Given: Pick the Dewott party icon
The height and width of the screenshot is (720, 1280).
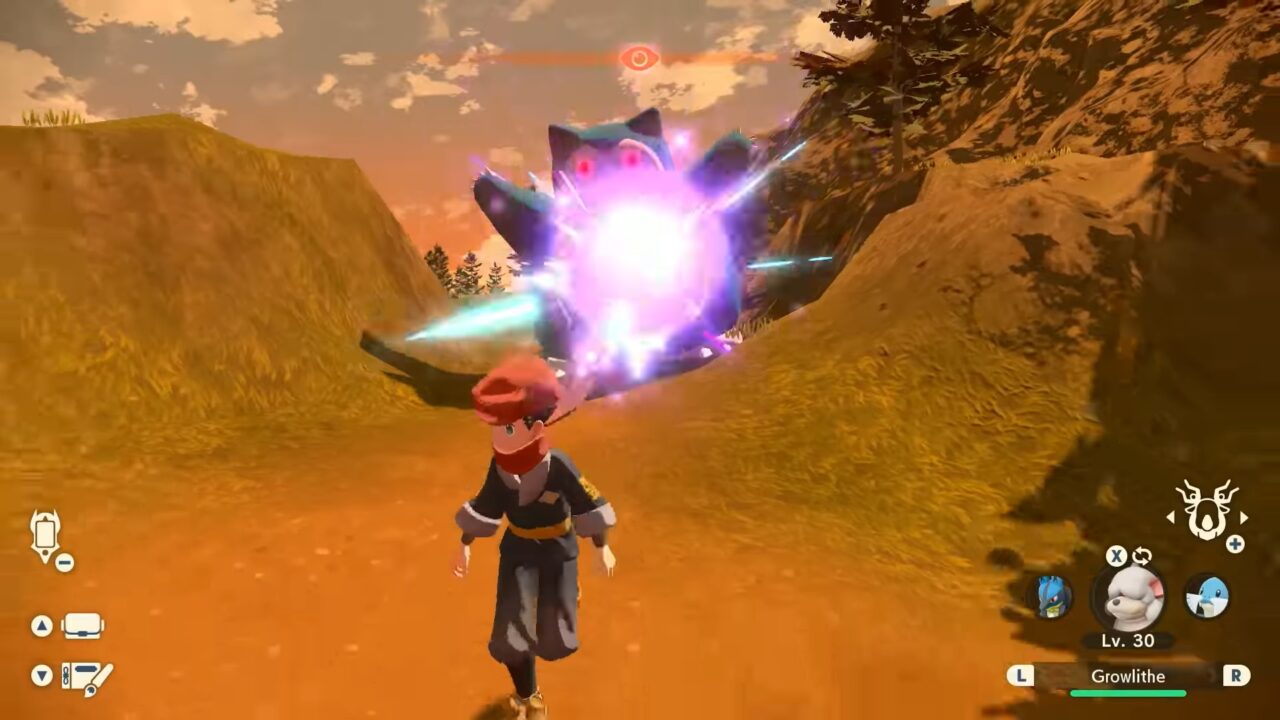Looking at the screenshot, I should coord(1206,597).
